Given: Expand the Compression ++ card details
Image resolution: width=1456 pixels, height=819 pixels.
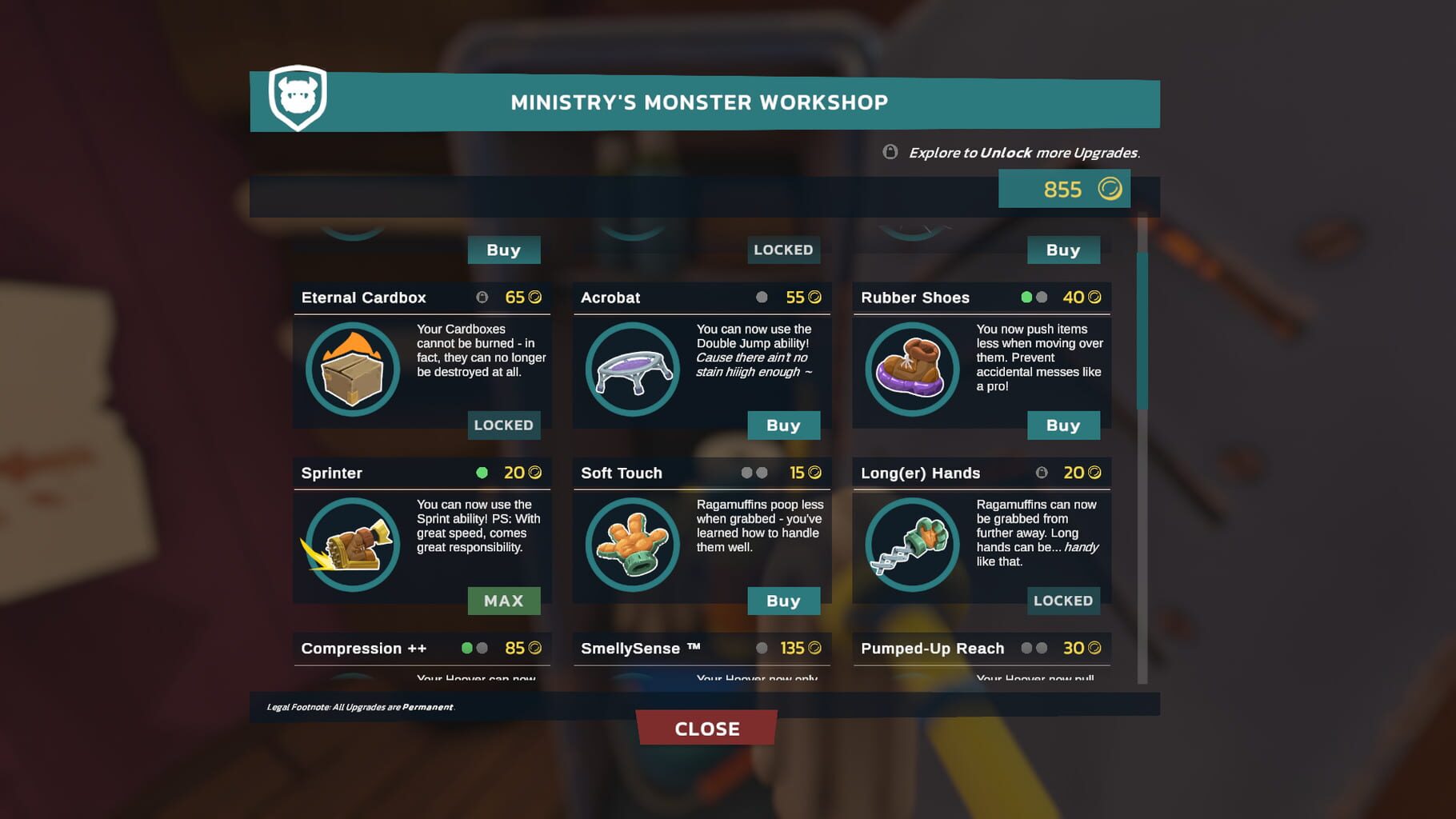Looking at the screenshot, I should tap(364, 649).
